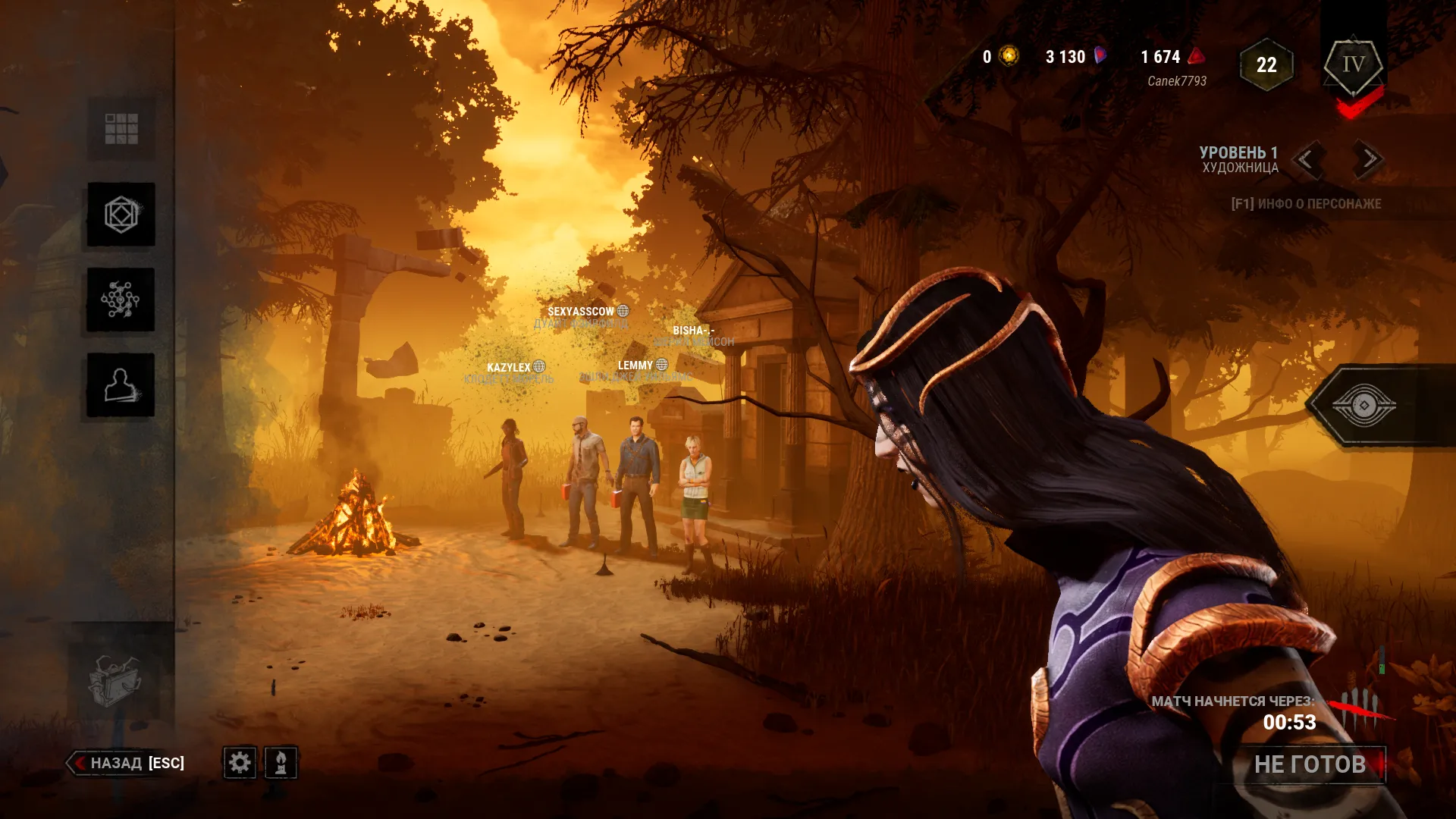Click the НЕ ГОТОВ ready button

pyautogui.click(x=1310, y=764)
